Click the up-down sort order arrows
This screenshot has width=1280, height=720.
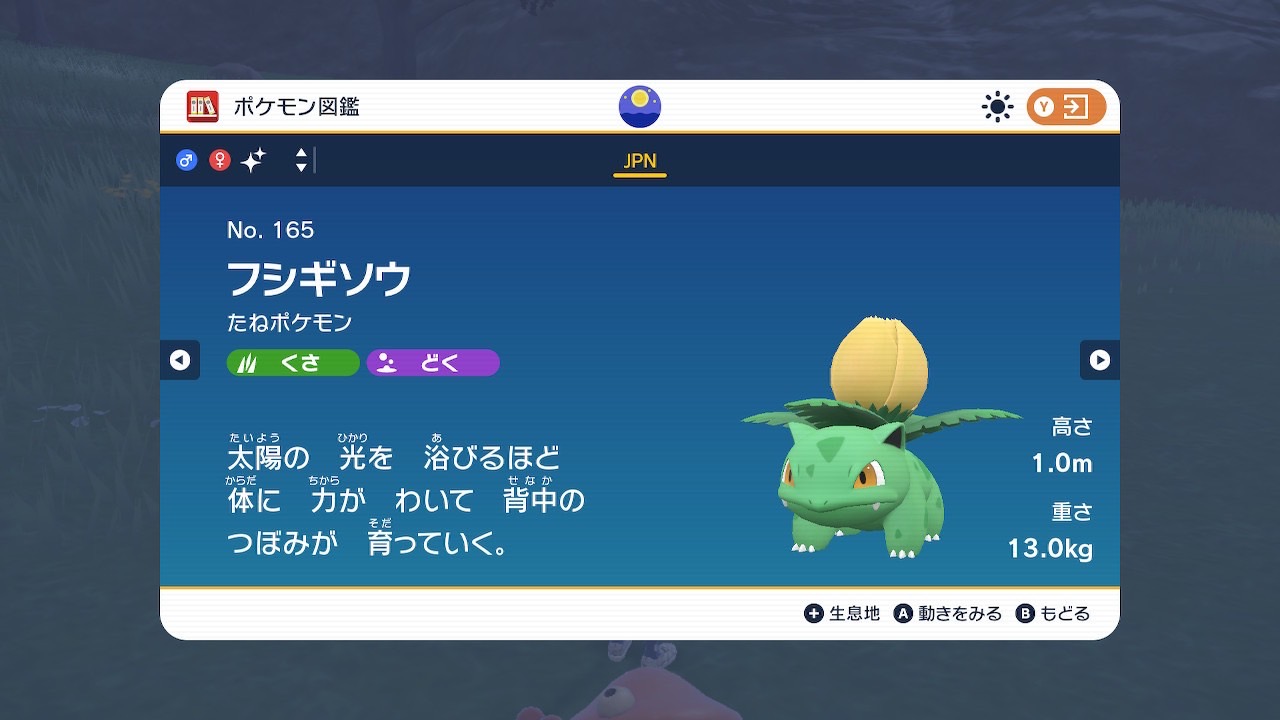pos(299,160)
